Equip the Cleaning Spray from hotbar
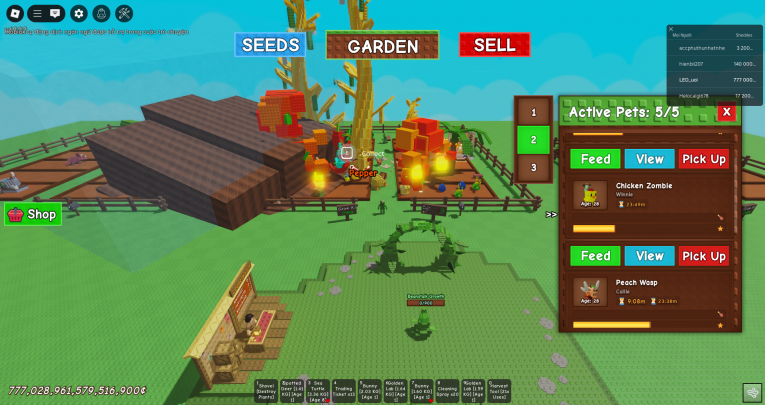This screenshot has width=765, height=405. click(448, 391)
